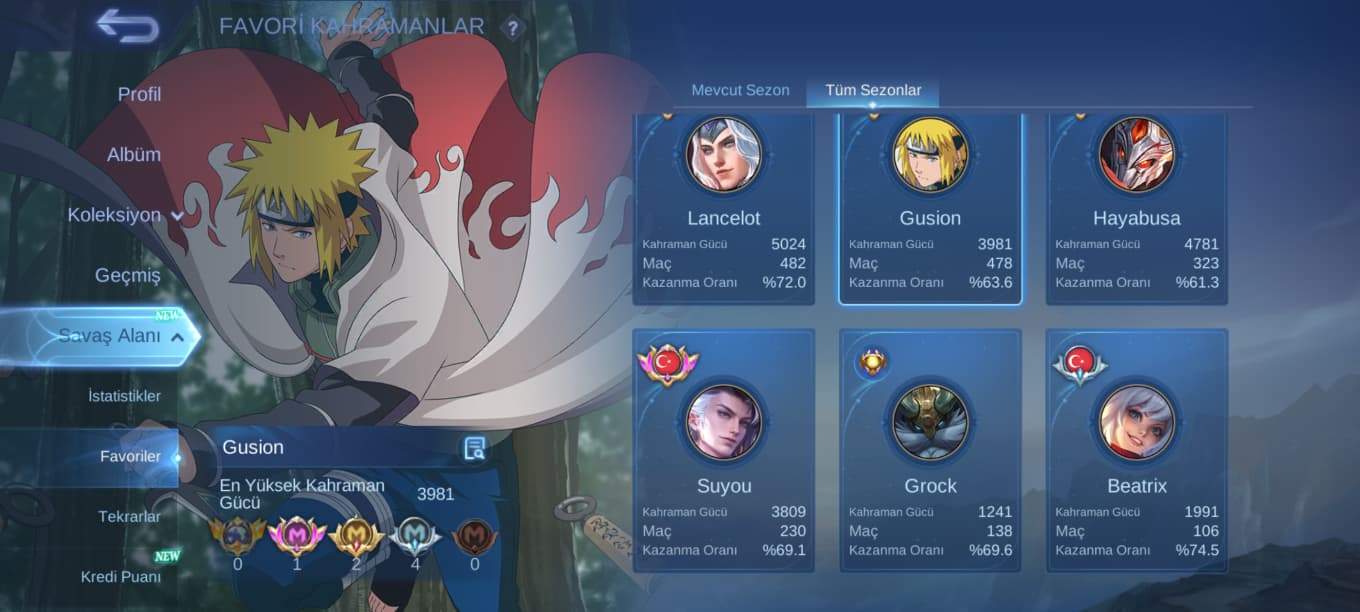Screen dimensions: 1360x612
Task: Collapse the Savaş Alanı menu
Action: point(120,336)
